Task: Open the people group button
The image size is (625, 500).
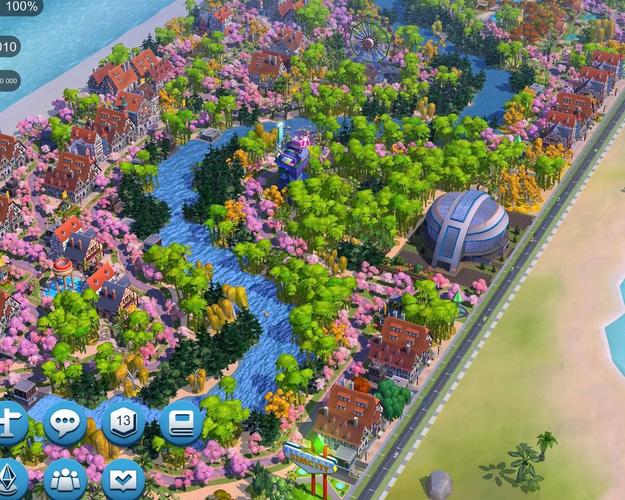Action: click(x=66, y=478)
